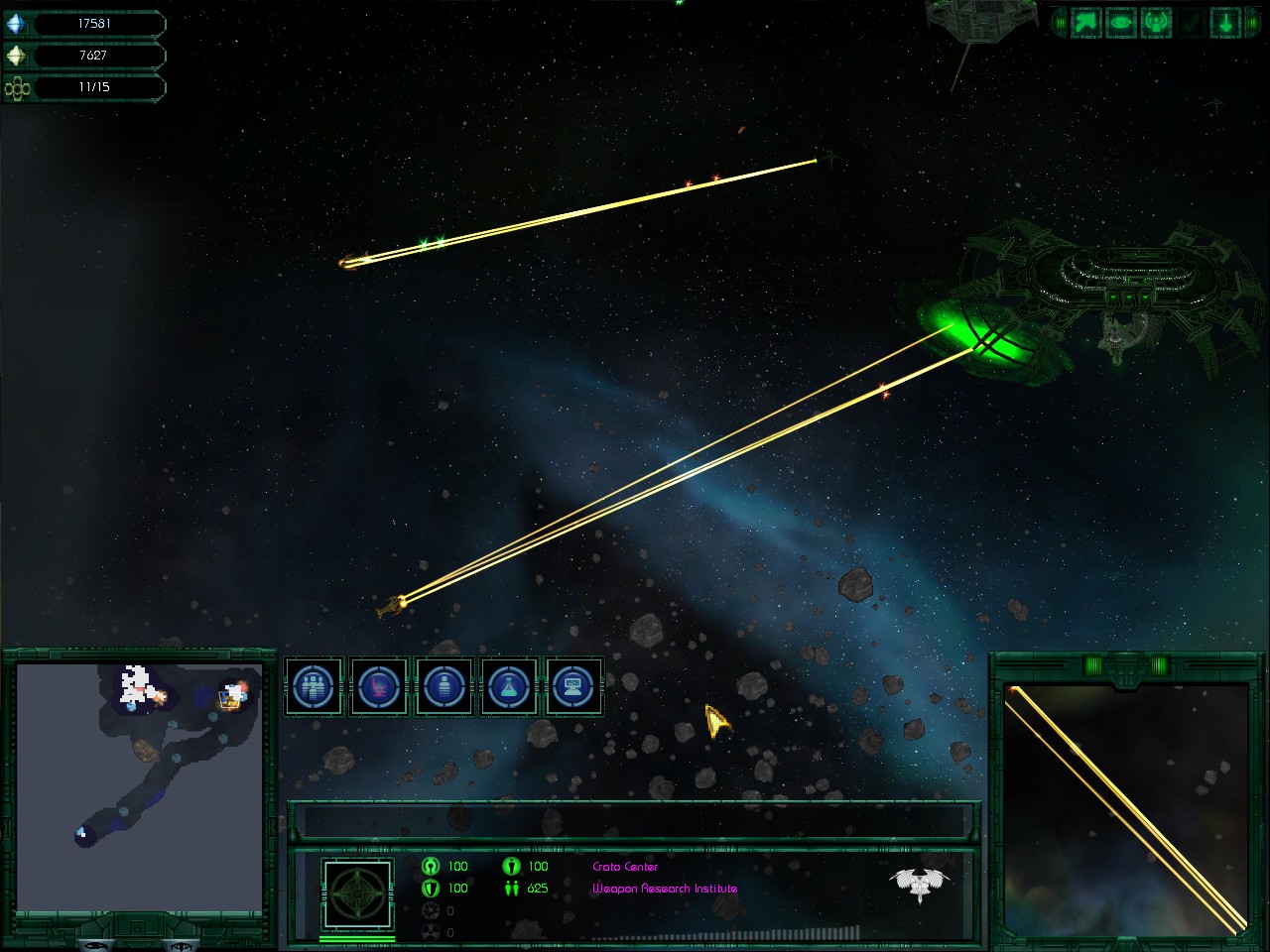
Task: Start the science flask research option
Action: (508, 686)
